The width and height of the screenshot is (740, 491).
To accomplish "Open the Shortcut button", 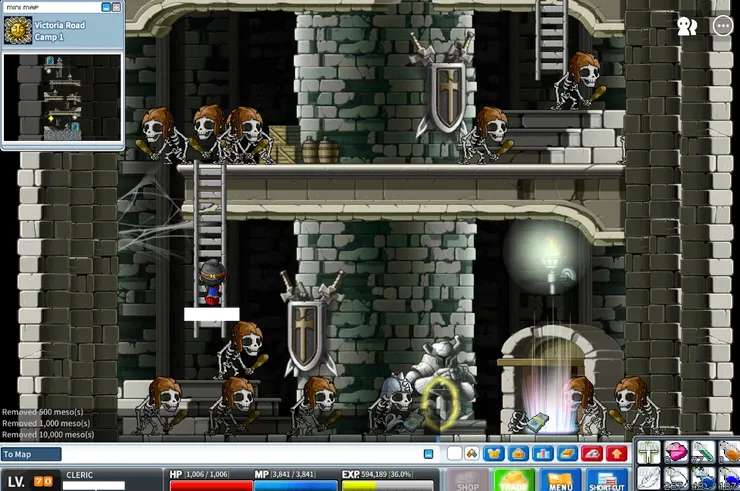I will coord(606,481).
